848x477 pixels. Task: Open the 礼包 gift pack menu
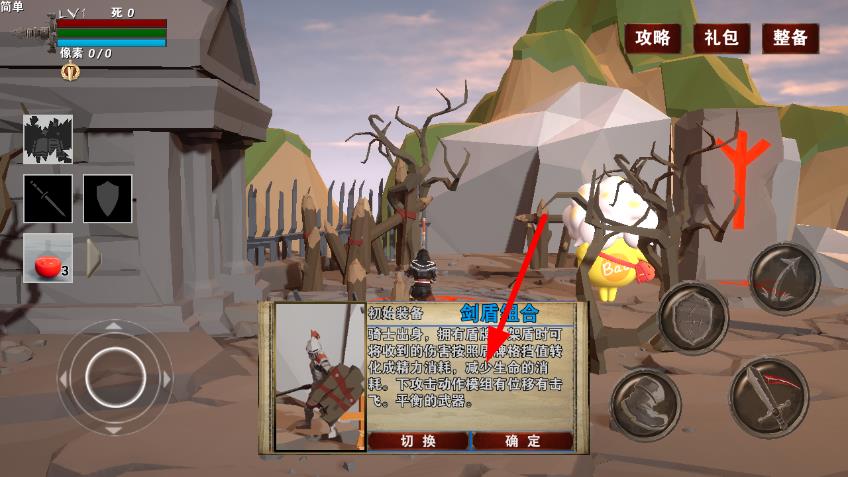721,38
